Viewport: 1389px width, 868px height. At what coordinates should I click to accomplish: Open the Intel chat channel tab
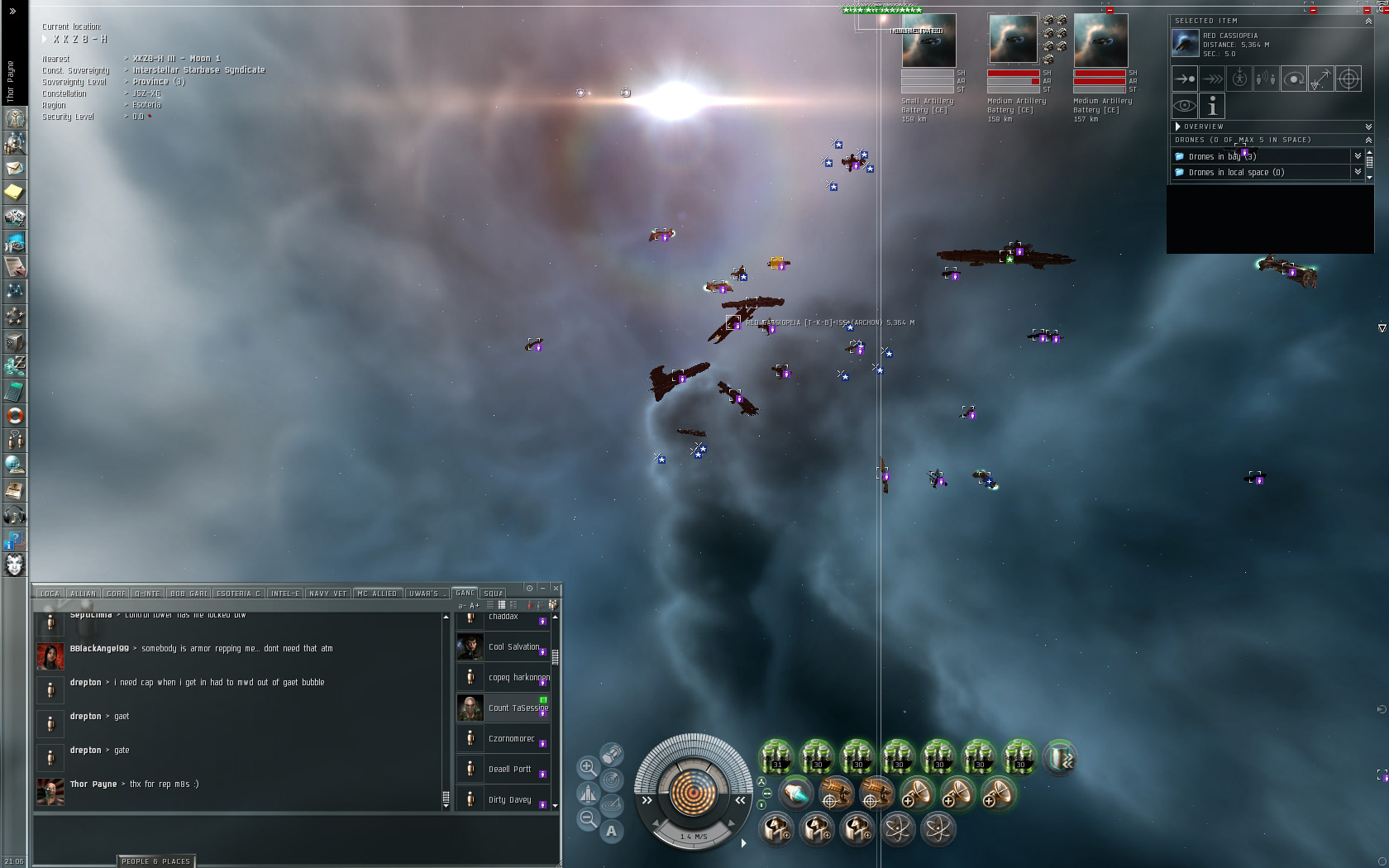tap(285, 594)
